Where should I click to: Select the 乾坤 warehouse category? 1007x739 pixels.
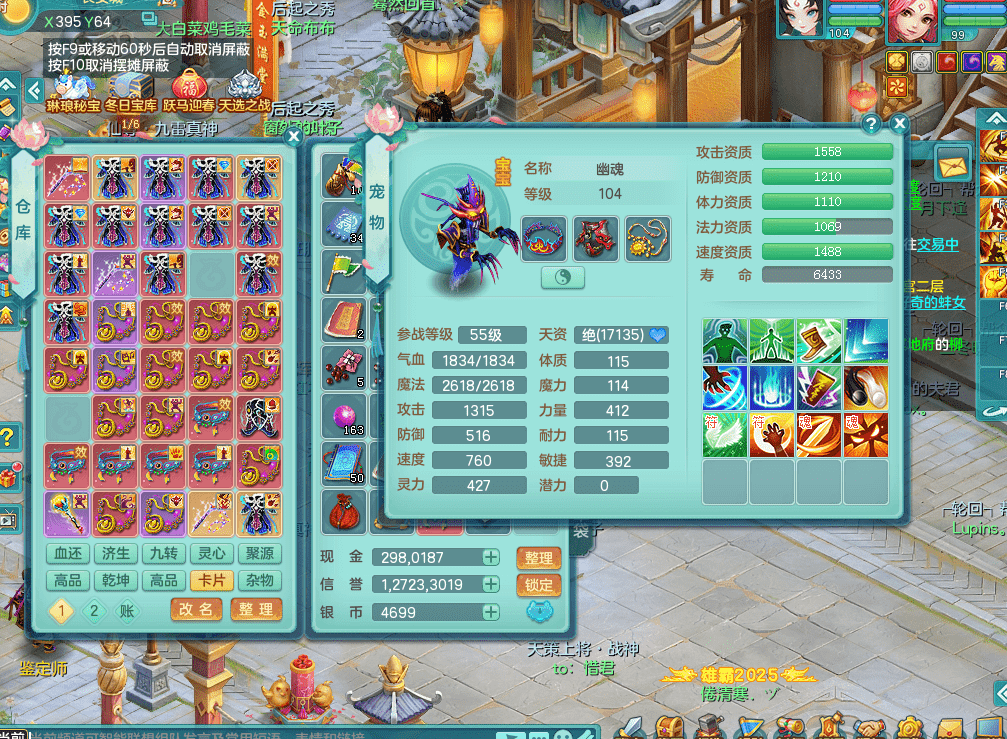coord(115,581)
